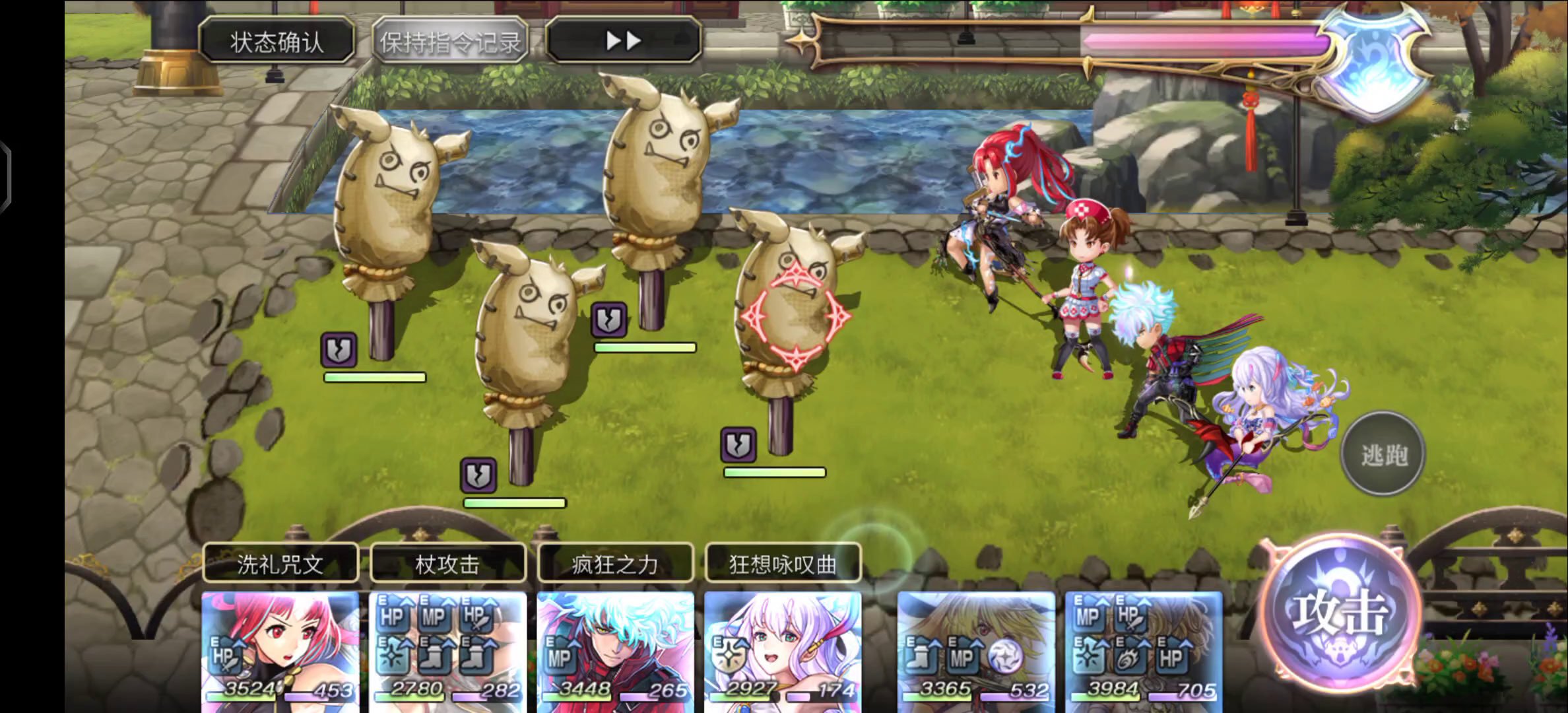Tap the flame buff icon on the rightmost character card
Image resolution: width=1568 pixels, height=713 pixels.
click(x=1129, y=659)
